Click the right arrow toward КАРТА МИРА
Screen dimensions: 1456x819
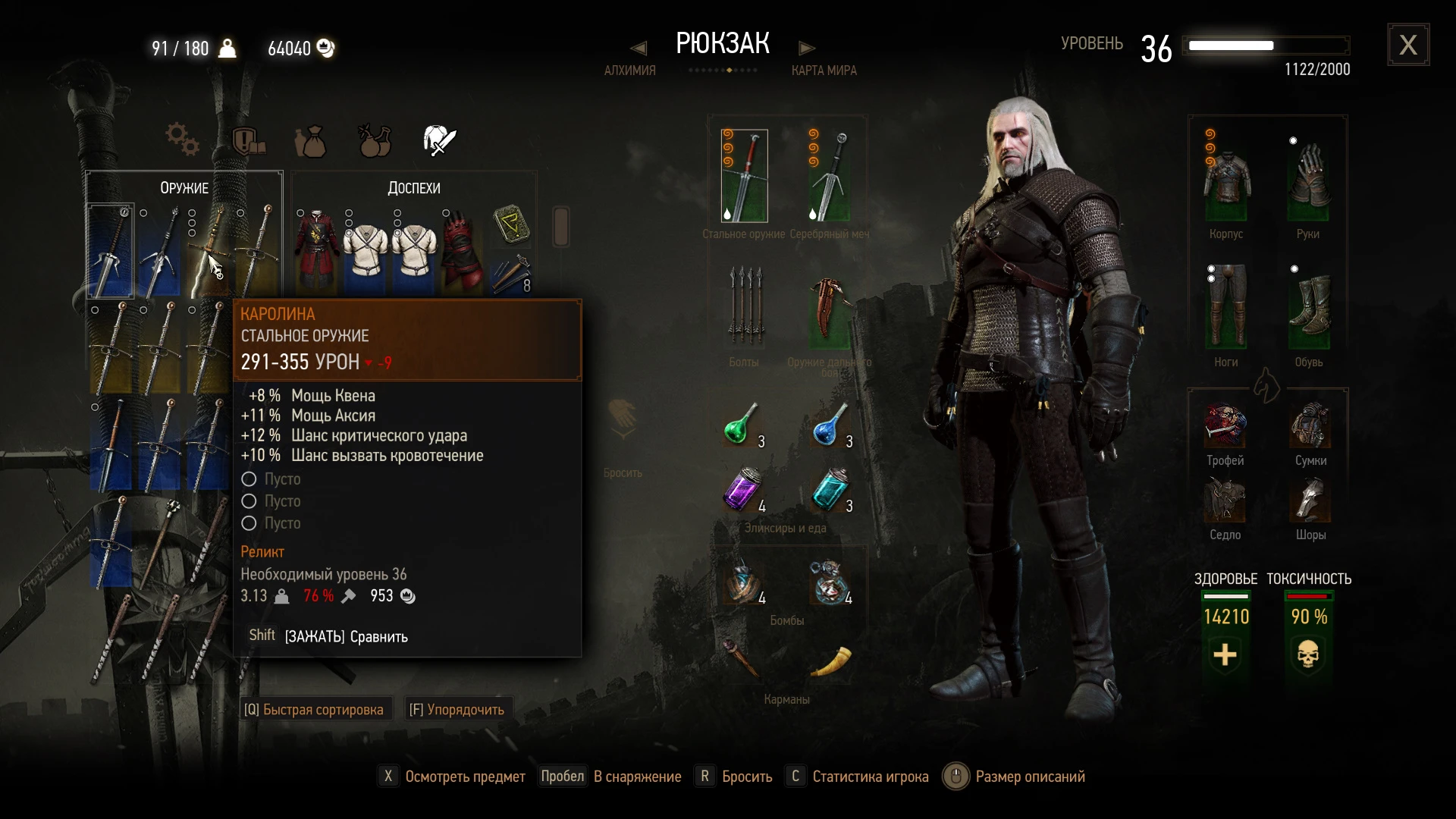[x=807, y=48]
